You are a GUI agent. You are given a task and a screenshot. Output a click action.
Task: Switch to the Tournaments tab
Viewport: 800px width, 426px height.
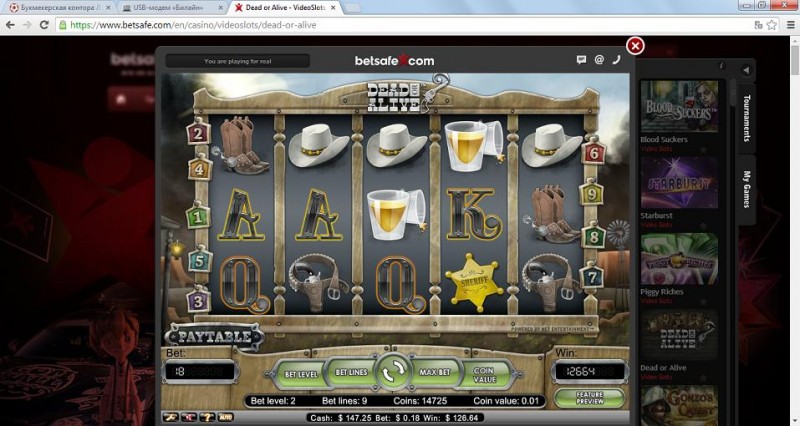746,118
